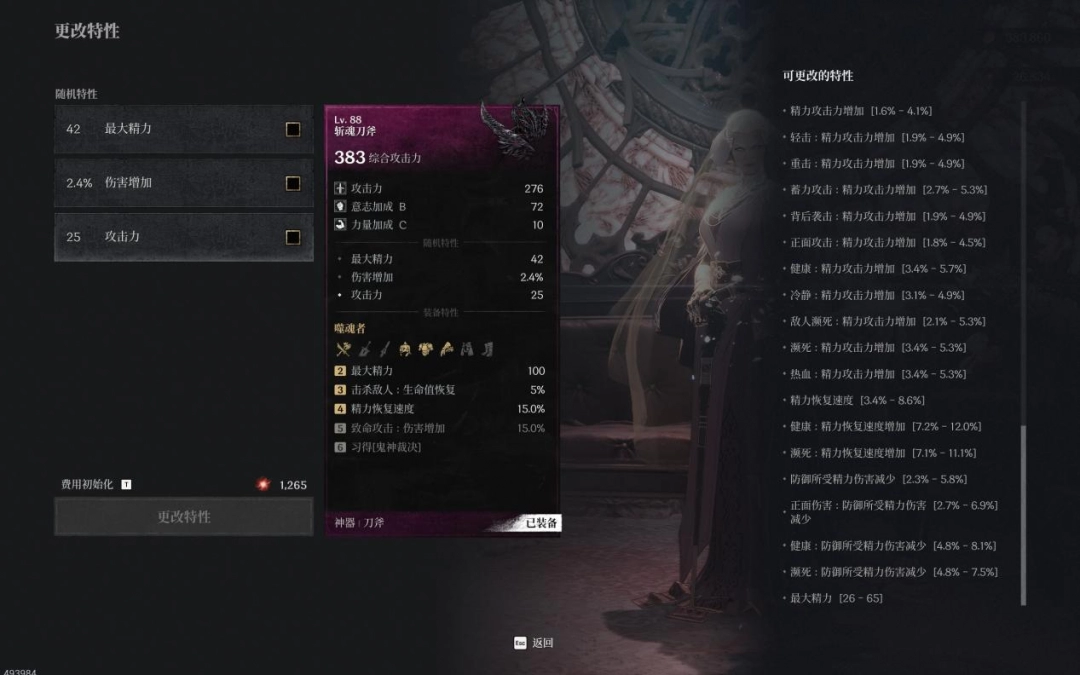The image size is (1080, 675).
Task: Select the 斩魂刀斧 weapon card
Action: tap(442, 320)
